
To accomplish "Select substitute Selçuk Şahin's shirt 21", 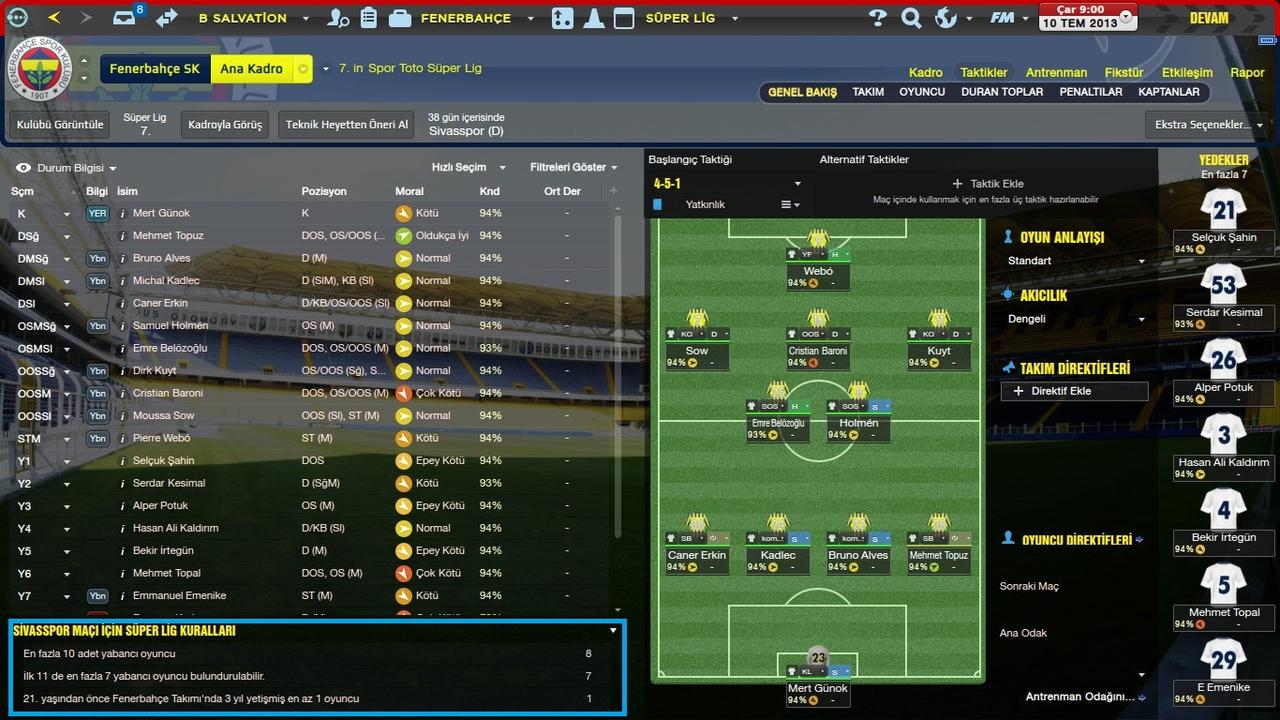I will [1223, 210].
